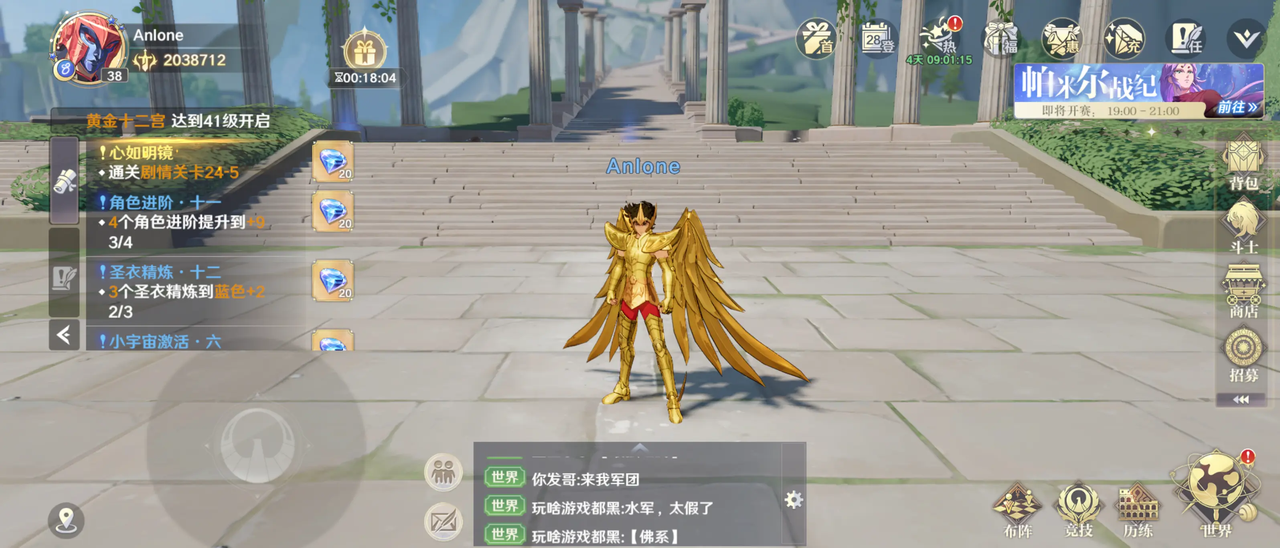
Task: Open the chat settings gear
Action: pos(794,500)
